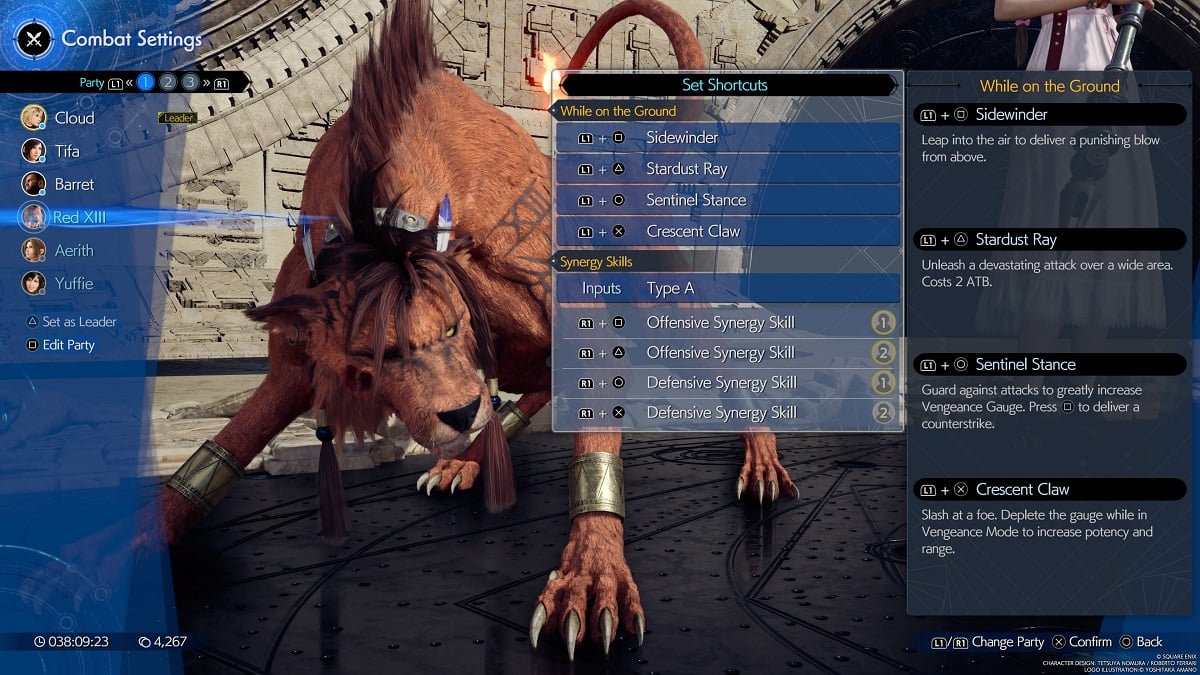This screenshot has height=675, width=1200.
Task: Choose Yuffie from the character list
Action: (73, 283)
